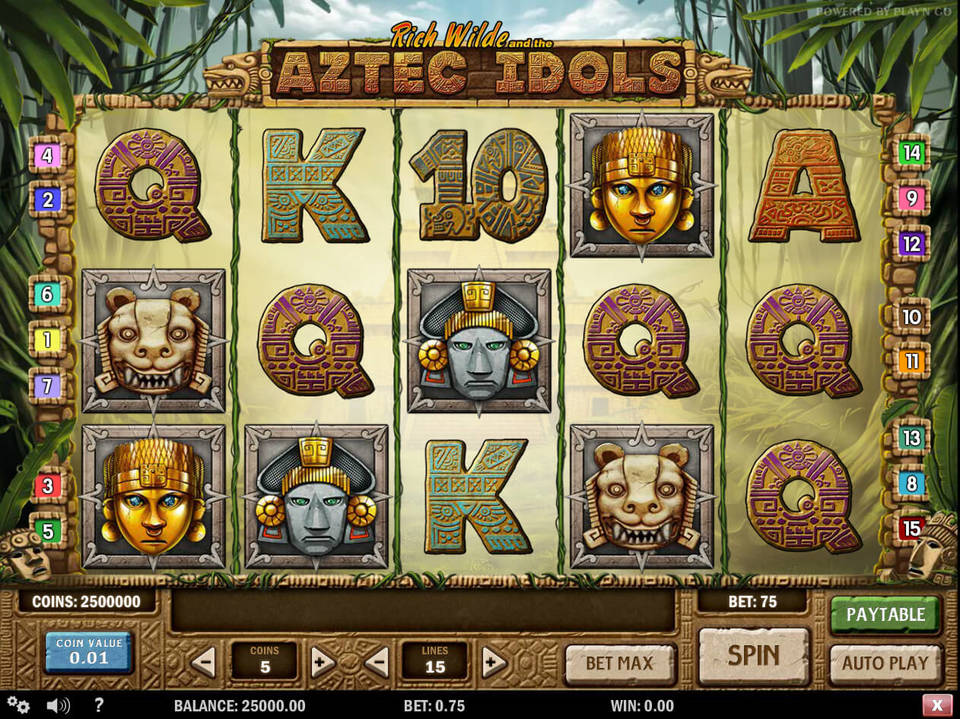Select payline 9 marker

[911, 198]
